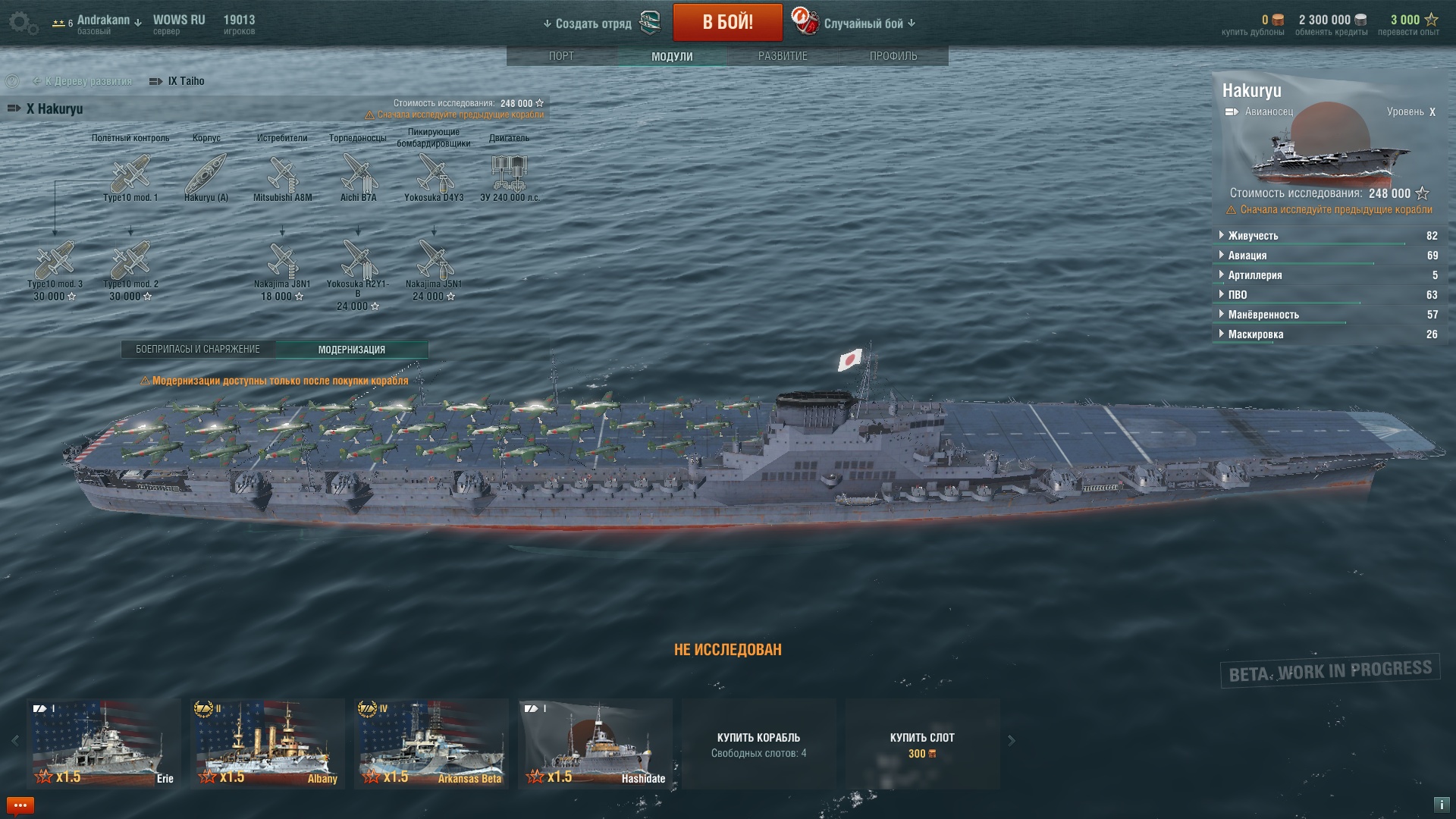Open the chat button with three dots
This screenshot has width=1456, height=819.
click(20, 805)
